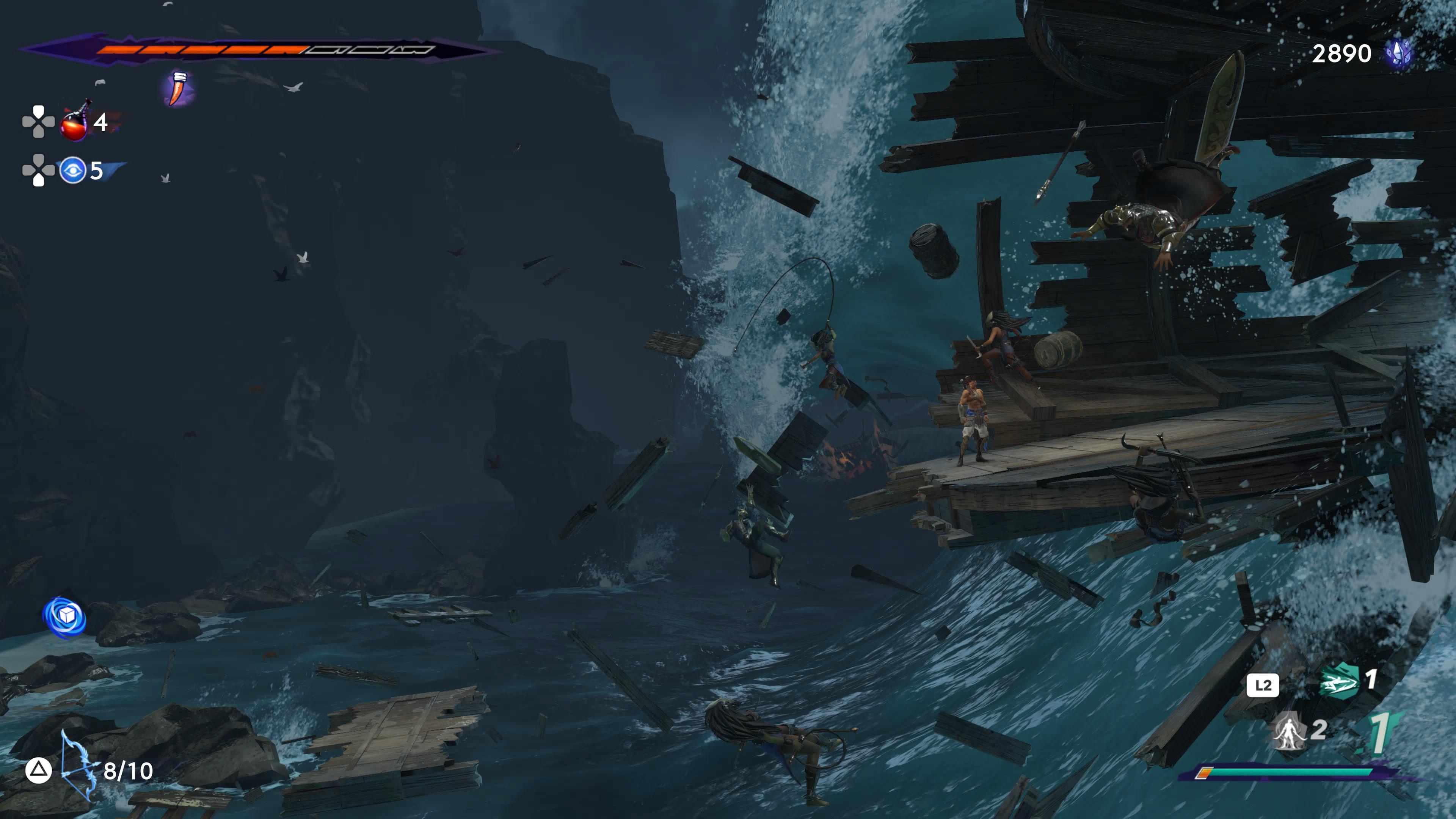Trigger the green beast Athra surge icon

point(1339,681)
